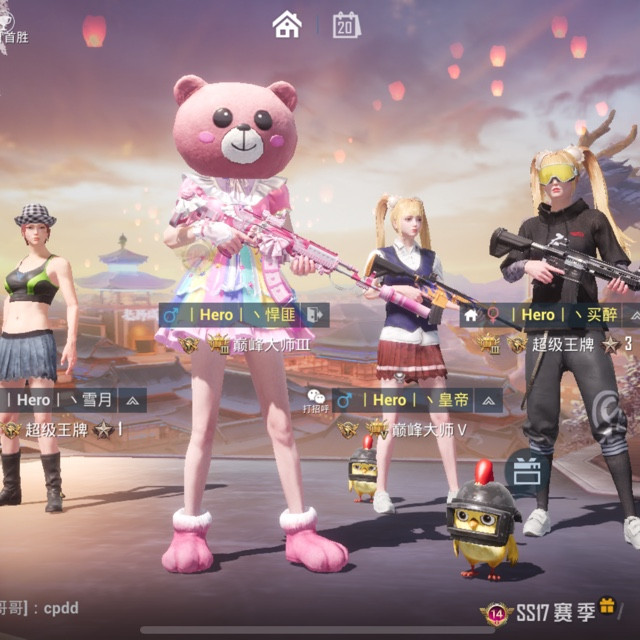
Task: Click the 首胜 first-win icon
Action: click(x=12, y=28)
